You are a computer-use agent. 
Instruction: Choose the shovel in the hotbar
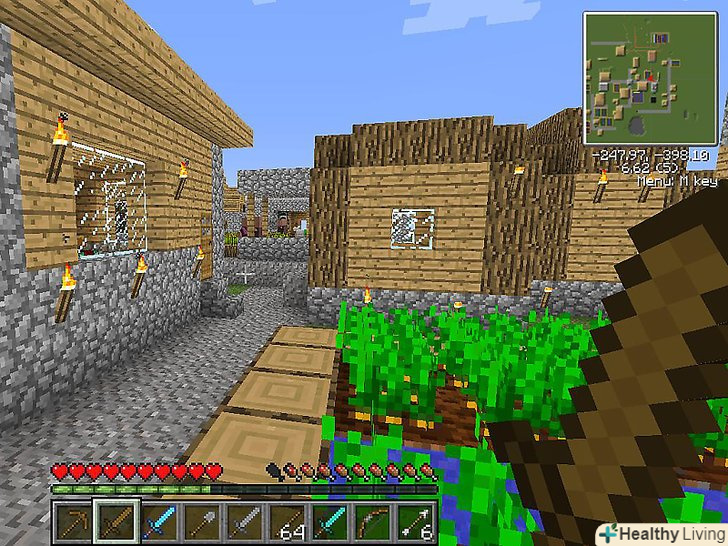200,520
